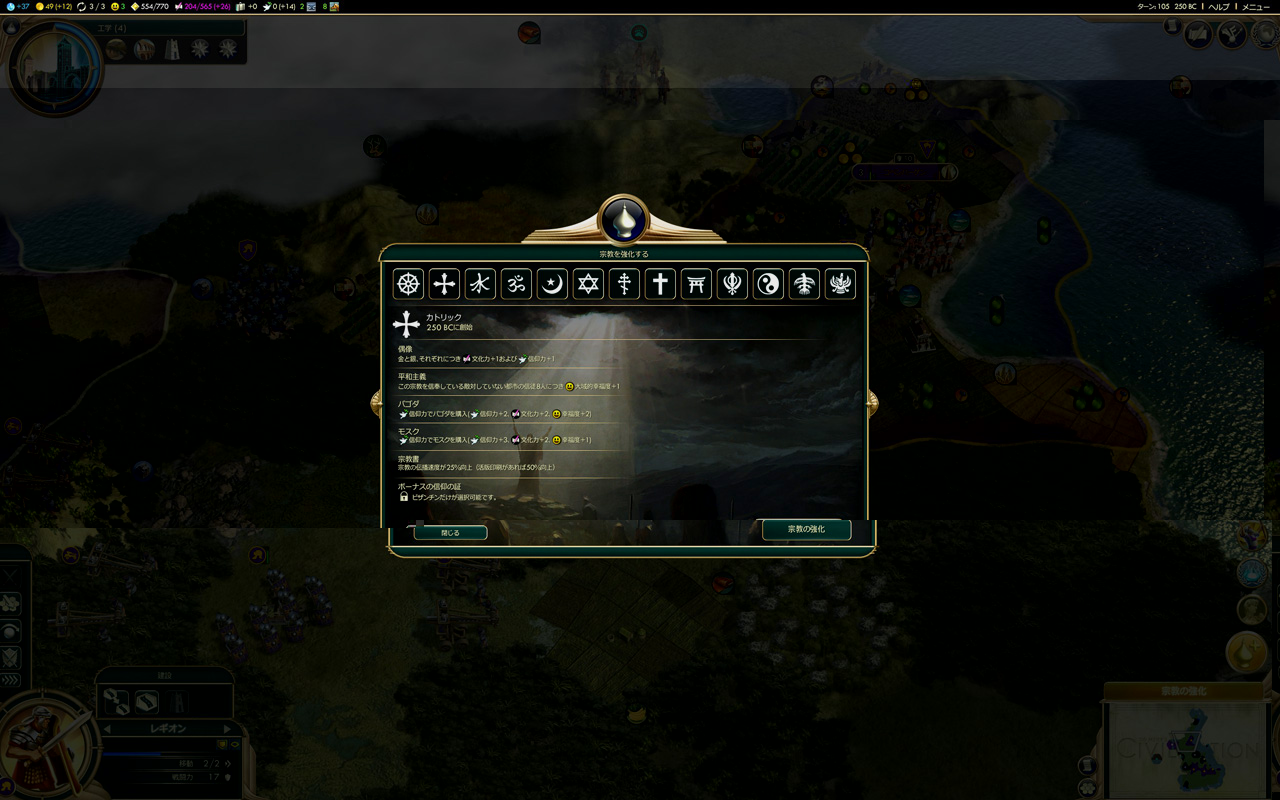Pick the Sikhism khanda icon

[732, 284]
